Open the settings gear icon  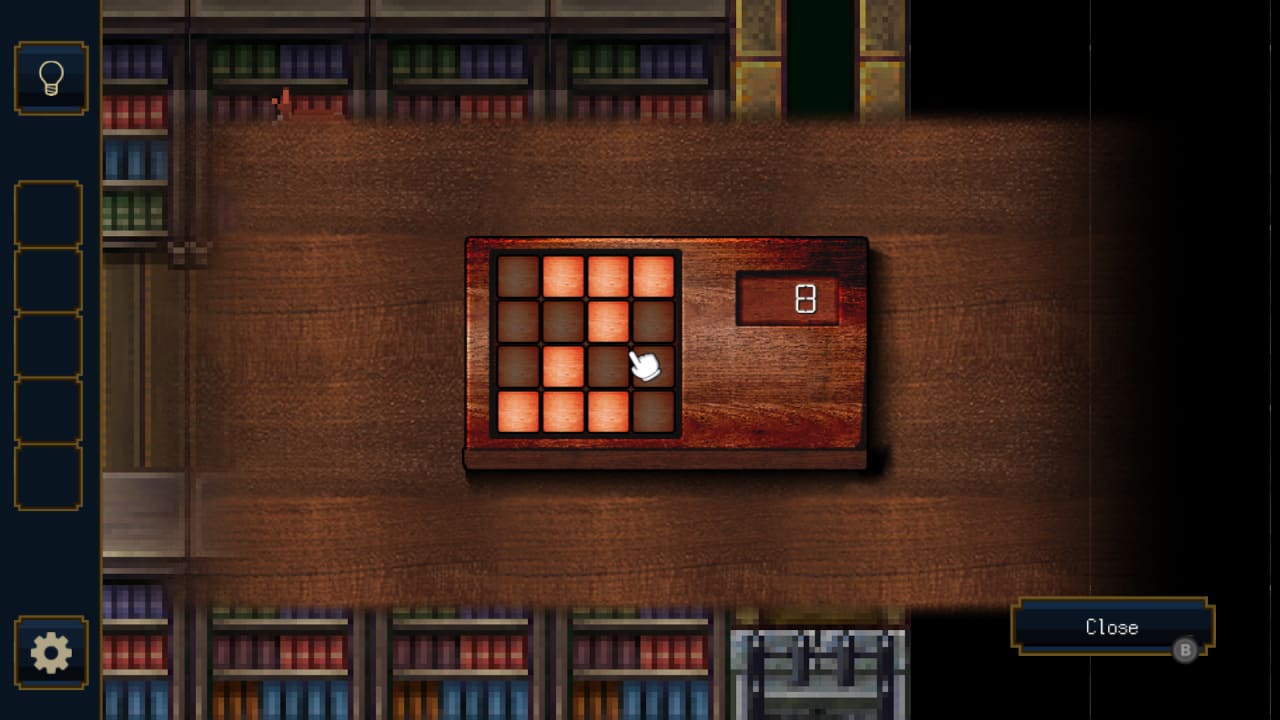[49, 651]
